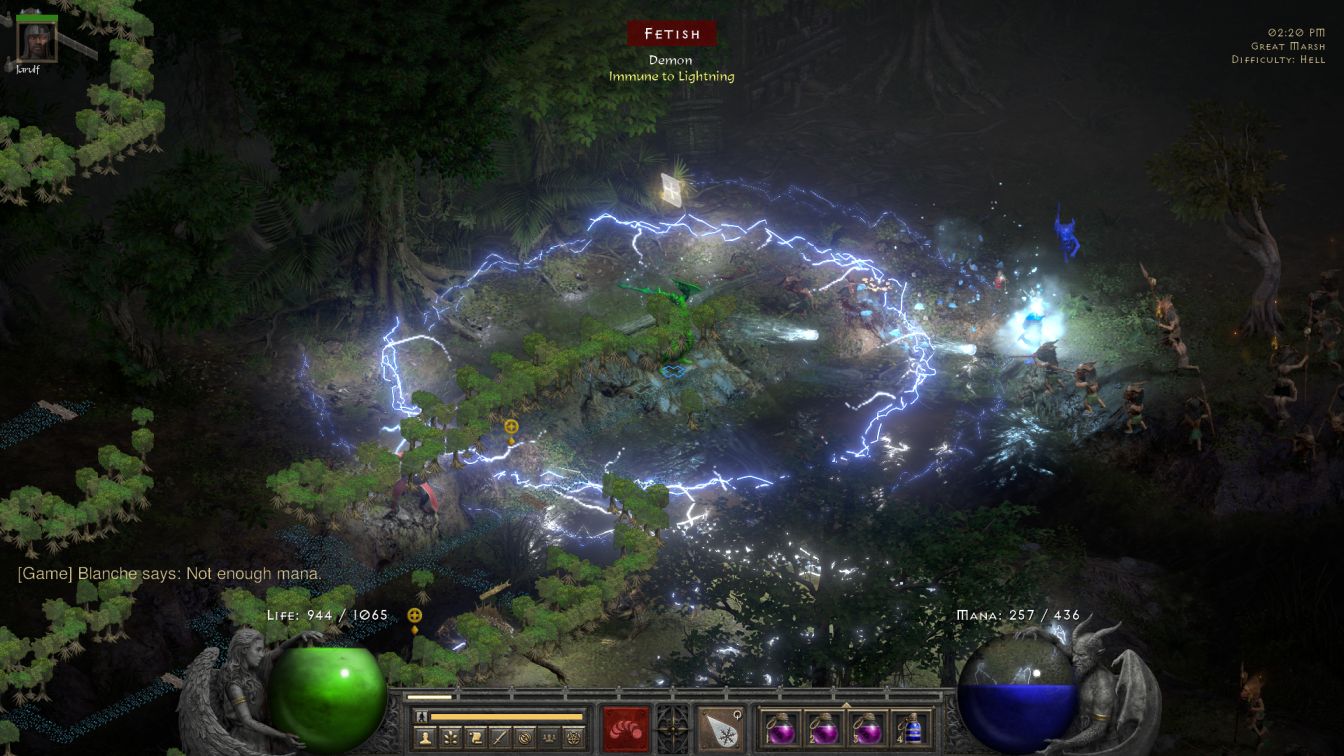Select the red left-hand skill icon
Screen dimensions: 1344x756
(x=626, y=728)
